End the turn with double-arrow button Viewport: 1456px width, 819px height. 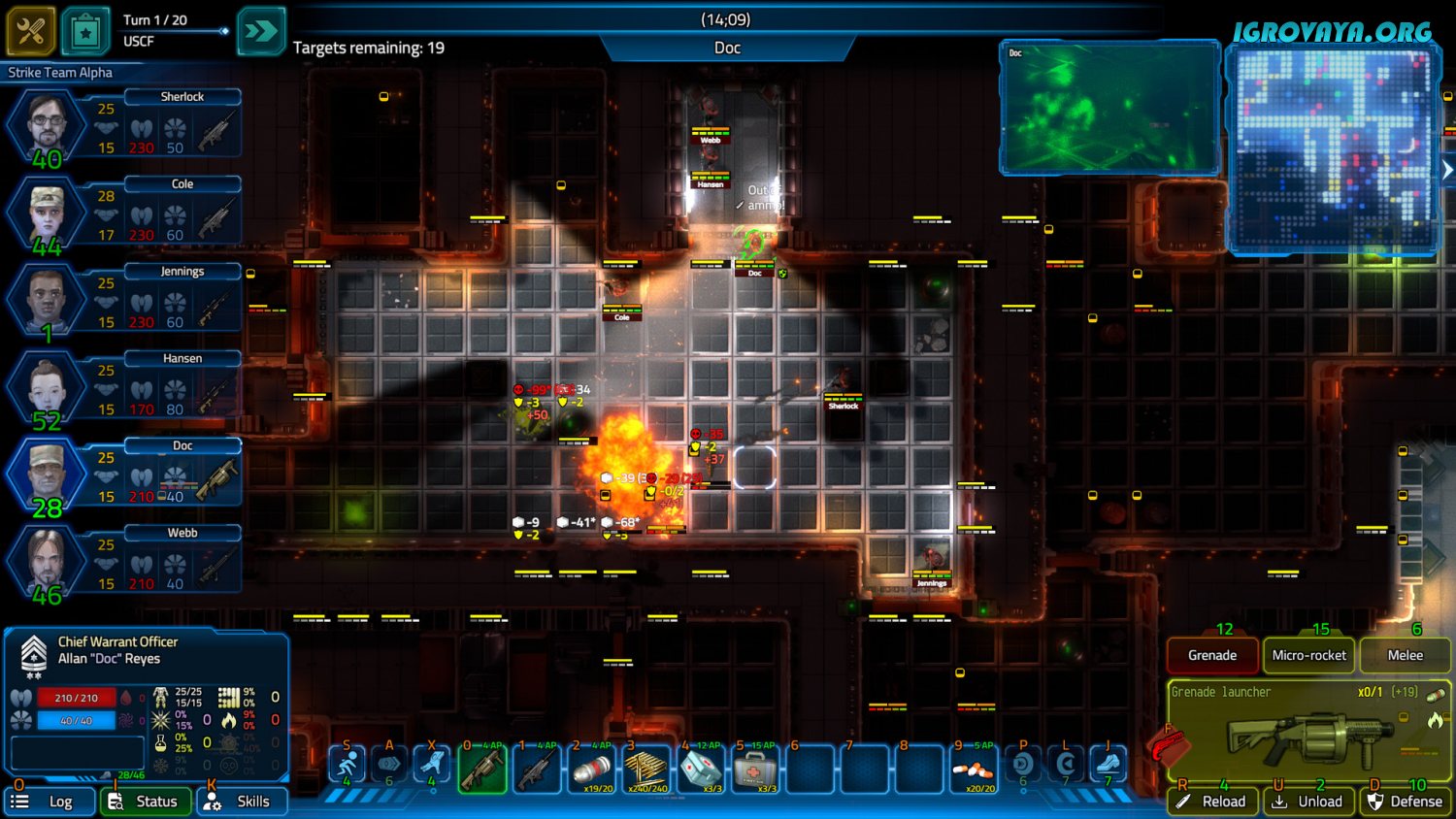[261, 31]
